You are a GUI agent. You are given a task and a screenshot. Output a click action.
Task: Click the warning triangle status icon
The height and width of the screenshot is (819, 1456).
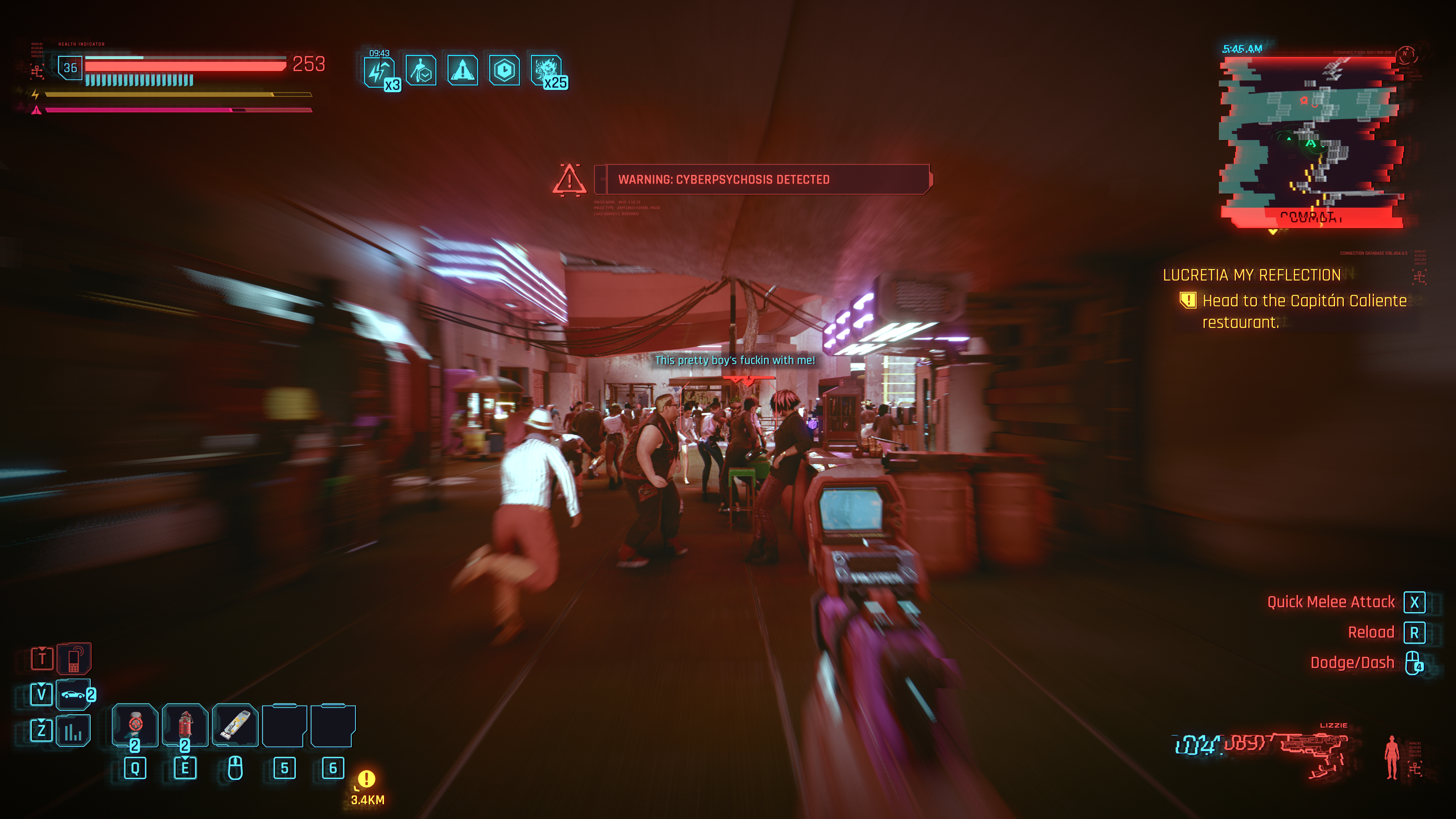pos(462,71)
